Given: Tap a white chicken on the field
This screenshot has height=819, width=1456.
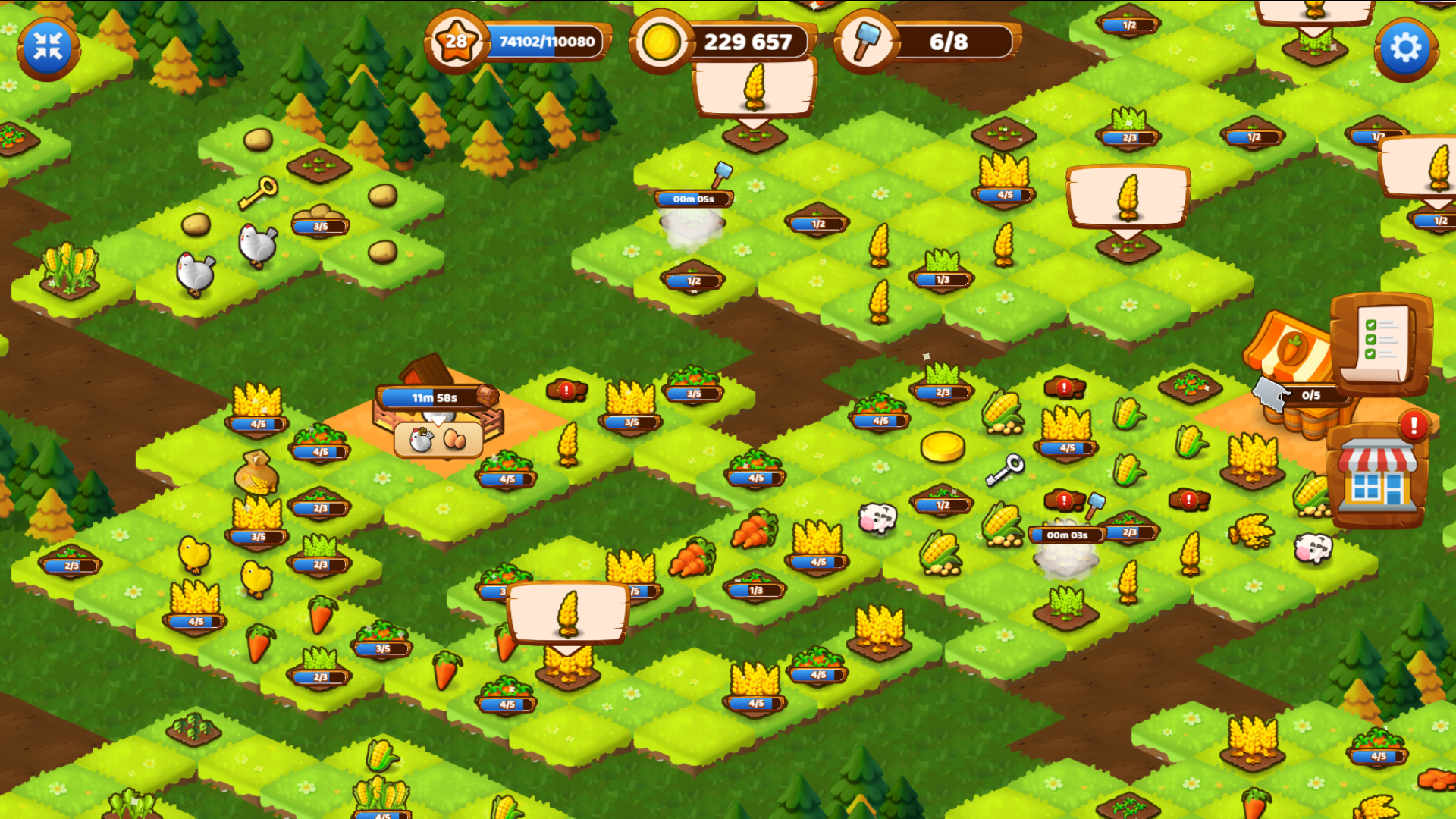Looking at the screenshot, I should tap(194, 273).
